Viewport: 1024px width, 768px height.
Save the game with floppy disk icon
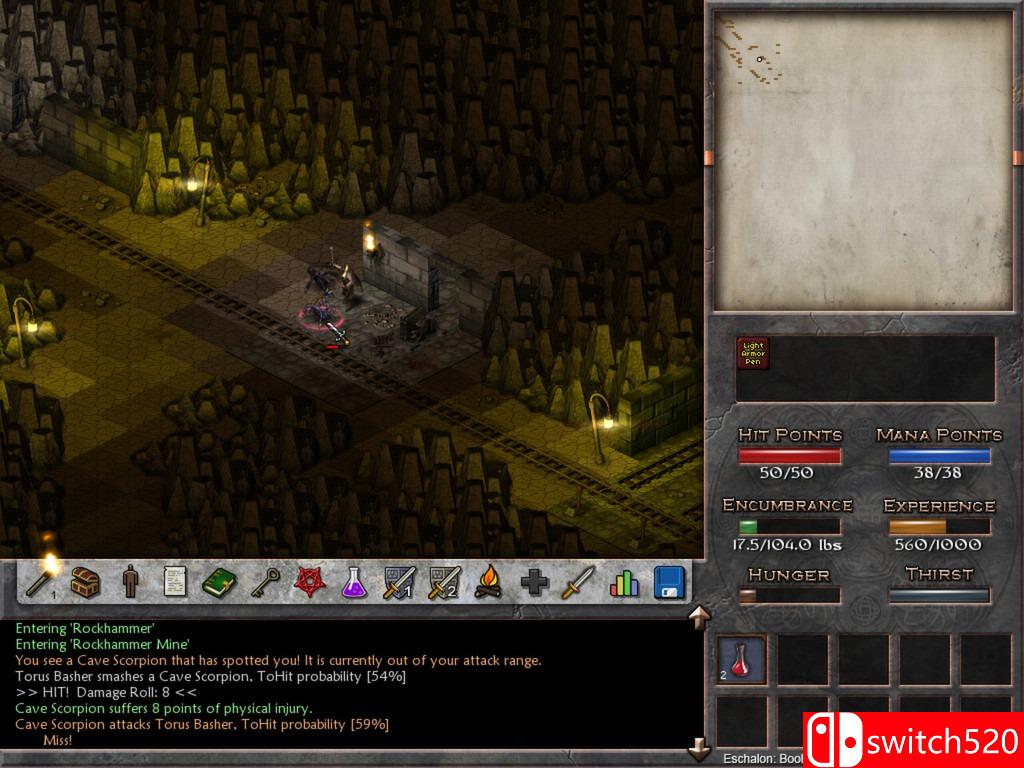[x=669, y=581]
